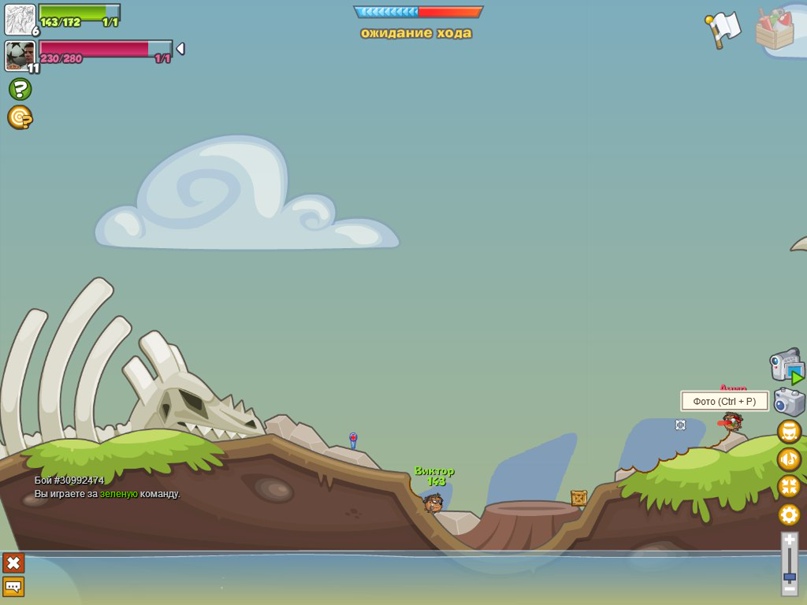Select the red team player avatar
Screen dimensions: 807x605
click(20, 55)
